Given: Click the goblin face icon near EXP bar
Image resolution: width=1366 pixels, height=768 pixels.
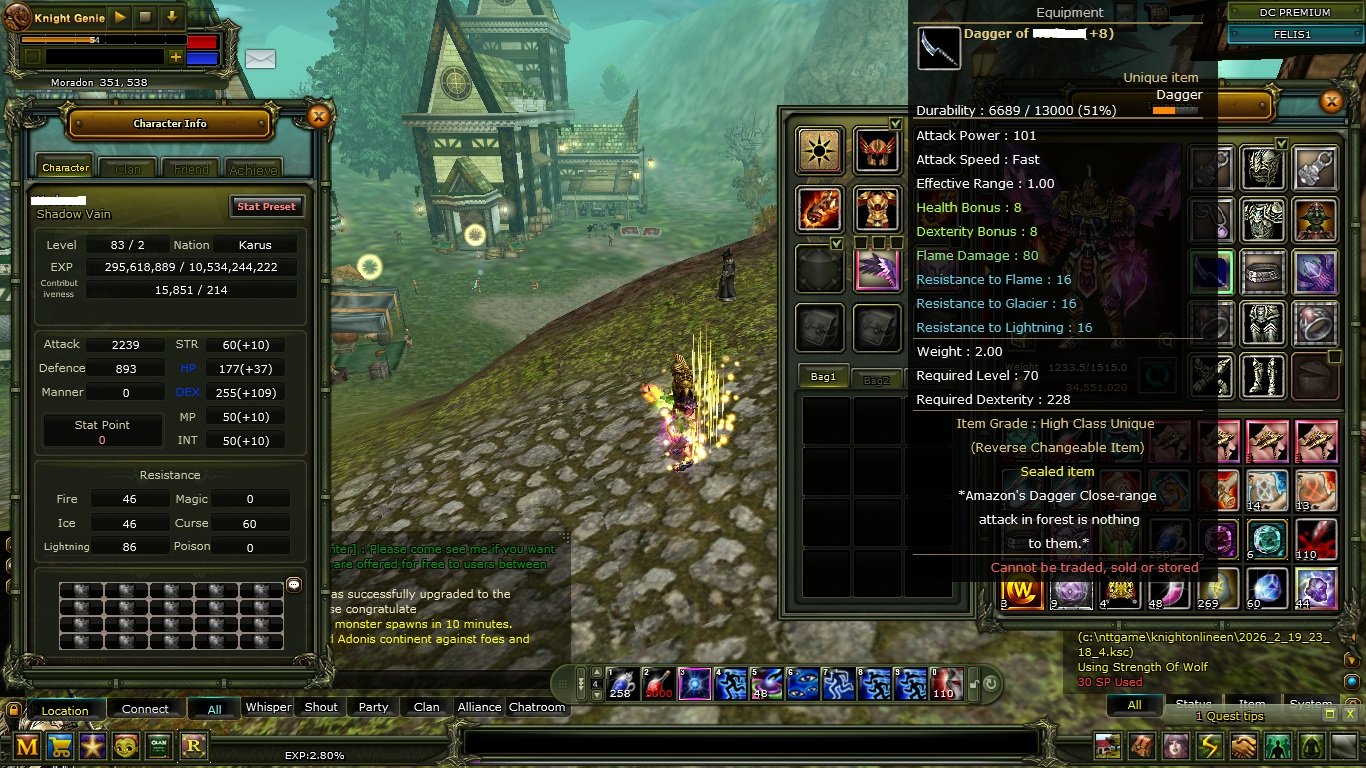Looking at the screenshot, I should (125, 746).
